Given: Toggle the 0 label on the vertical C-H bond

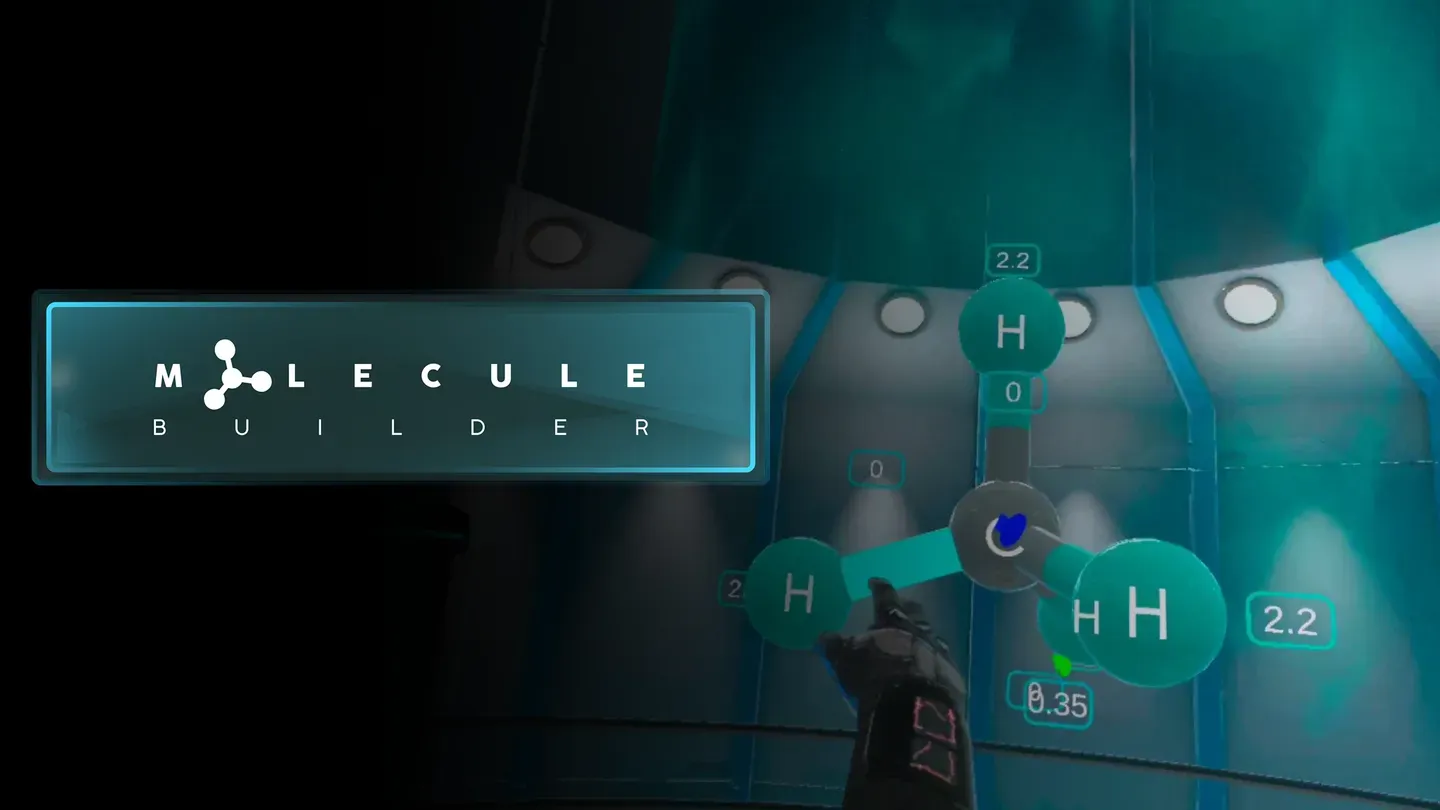Looking at the screenshot, I should 1013,393.
